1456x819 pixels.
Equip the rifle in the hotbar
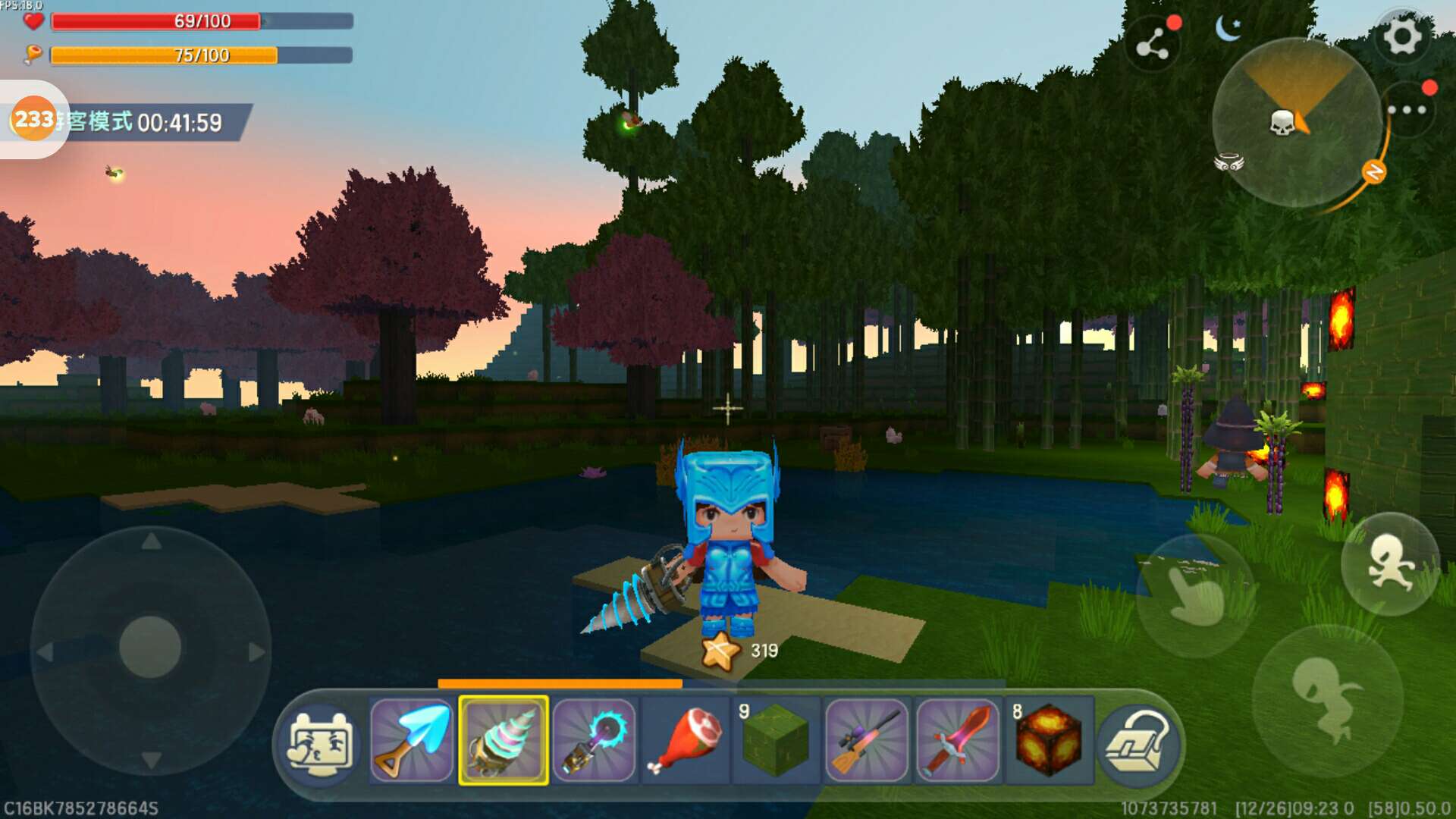point(867,740)
